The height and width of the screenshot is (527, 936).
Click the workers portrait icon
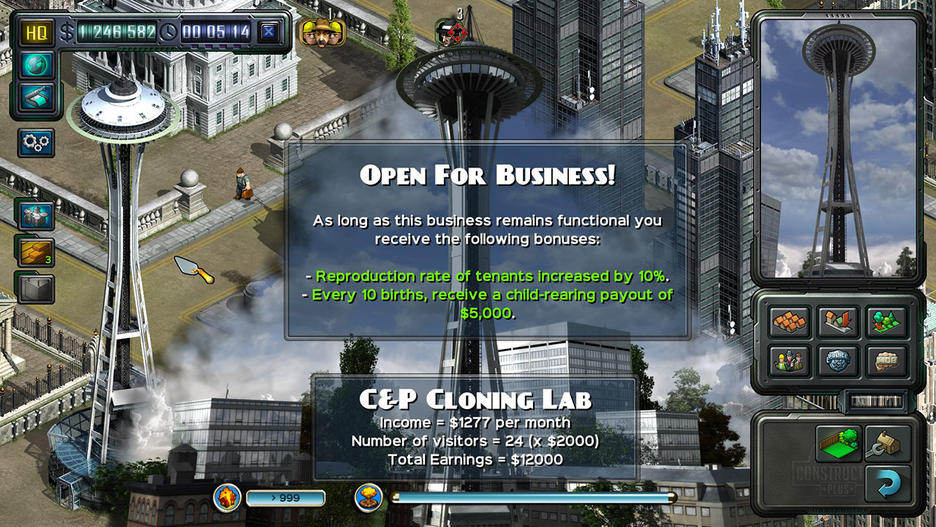322,32
